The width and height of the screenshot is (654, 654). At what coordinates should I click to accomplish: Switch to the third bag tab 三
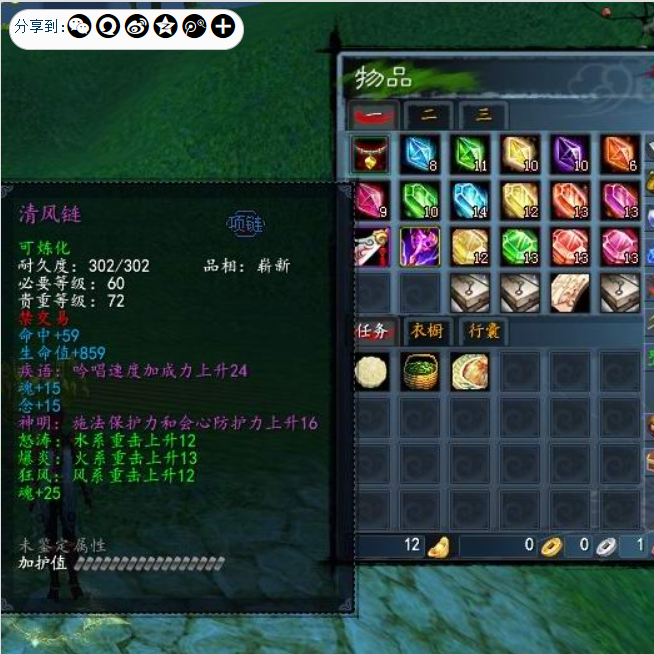click(x=483, y=114)
